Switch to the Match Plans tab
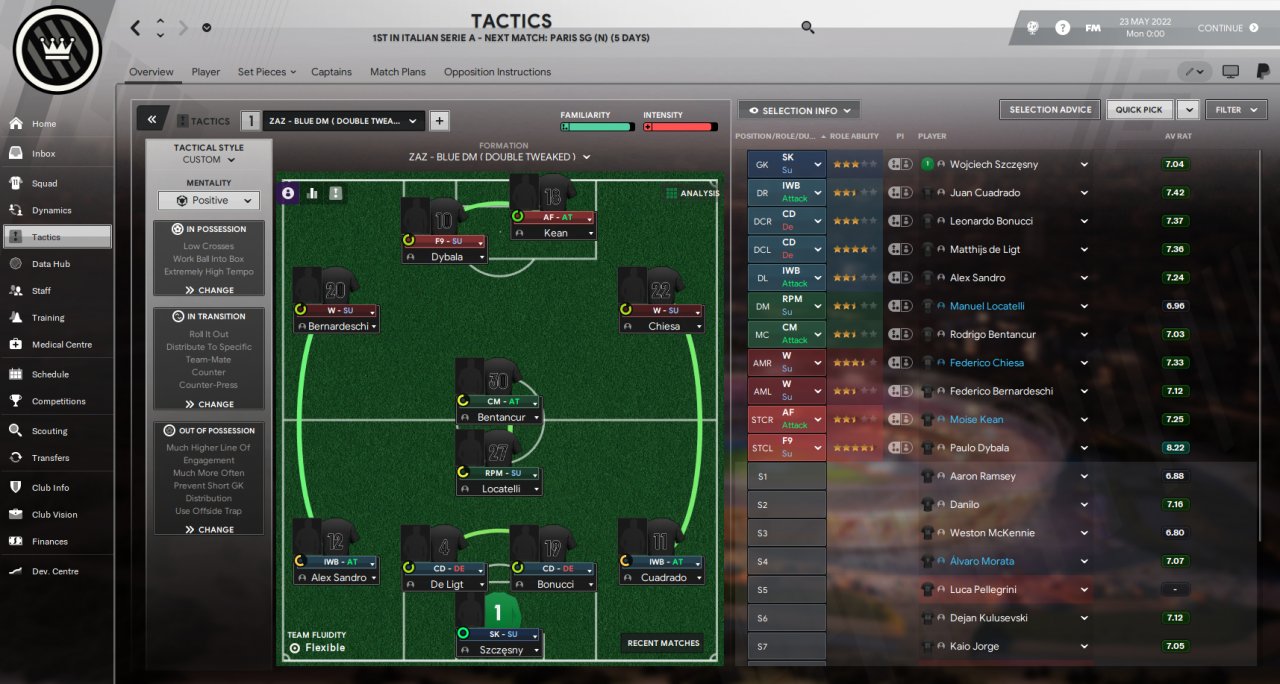 point(397,72)
